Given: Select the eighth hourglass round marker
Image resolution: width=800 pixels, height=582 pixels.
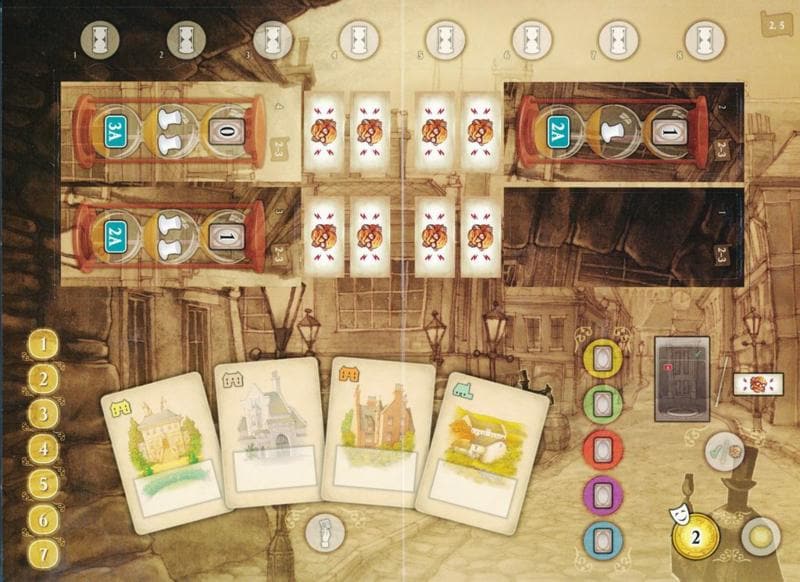Looking at the screenshot, I should (x=697, y=40).
